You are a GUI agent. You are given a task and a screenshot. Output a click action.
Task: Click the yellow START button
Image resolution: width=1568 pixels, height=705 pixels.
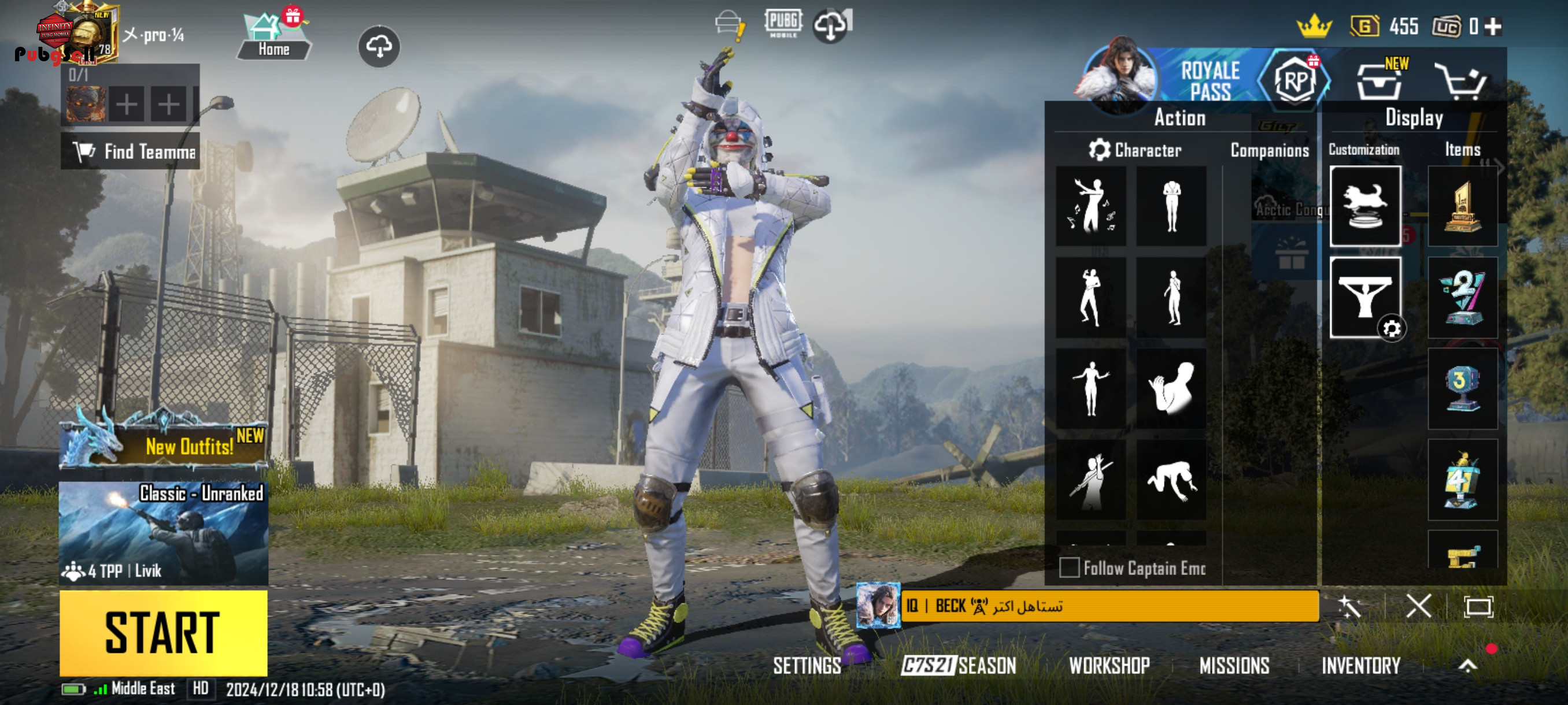163,633
